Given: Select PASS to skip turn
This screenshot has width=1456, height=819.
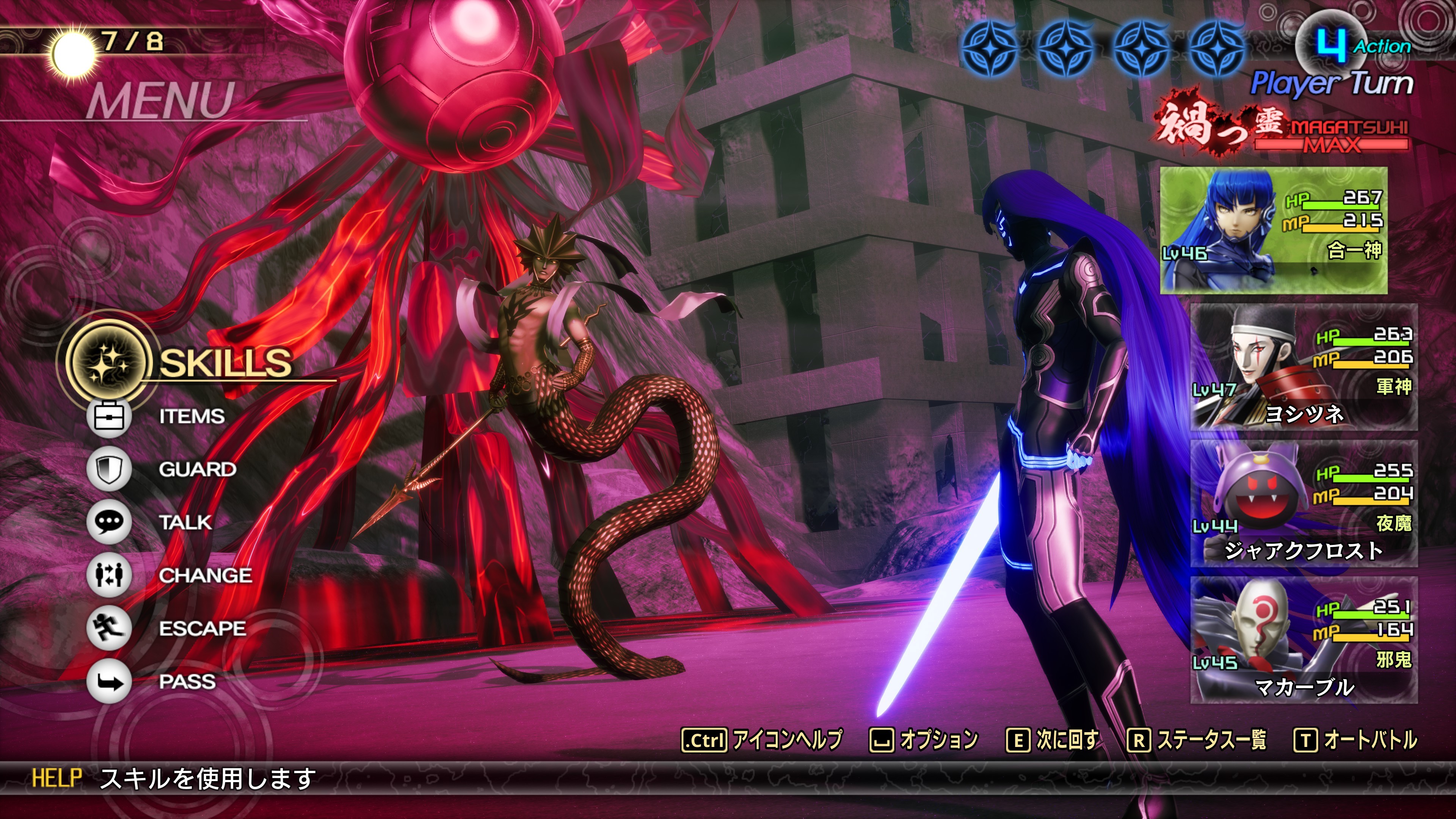Looking at the screenshot, I should [187, 682].
